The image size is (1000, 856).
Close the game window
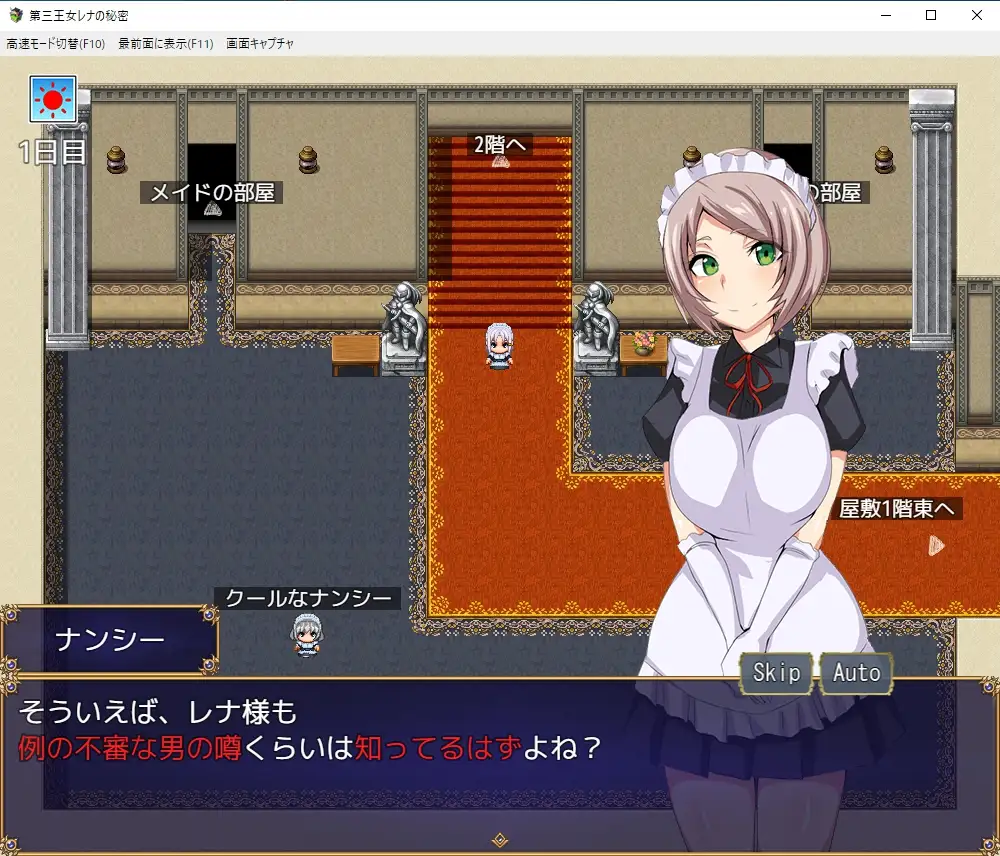[976, 15]
